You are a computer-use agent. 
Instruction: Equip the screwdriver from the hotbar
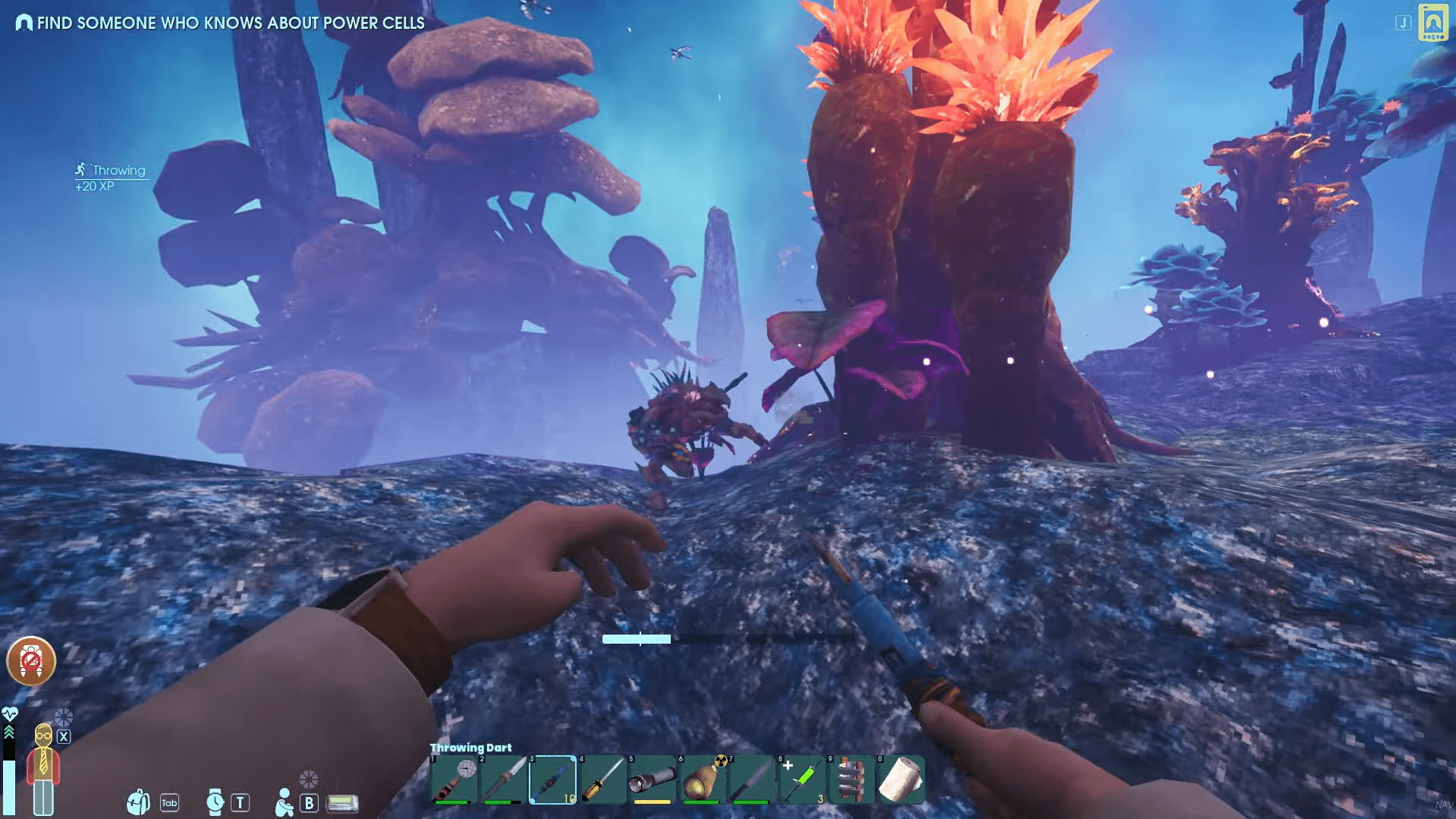pos(602,779)
